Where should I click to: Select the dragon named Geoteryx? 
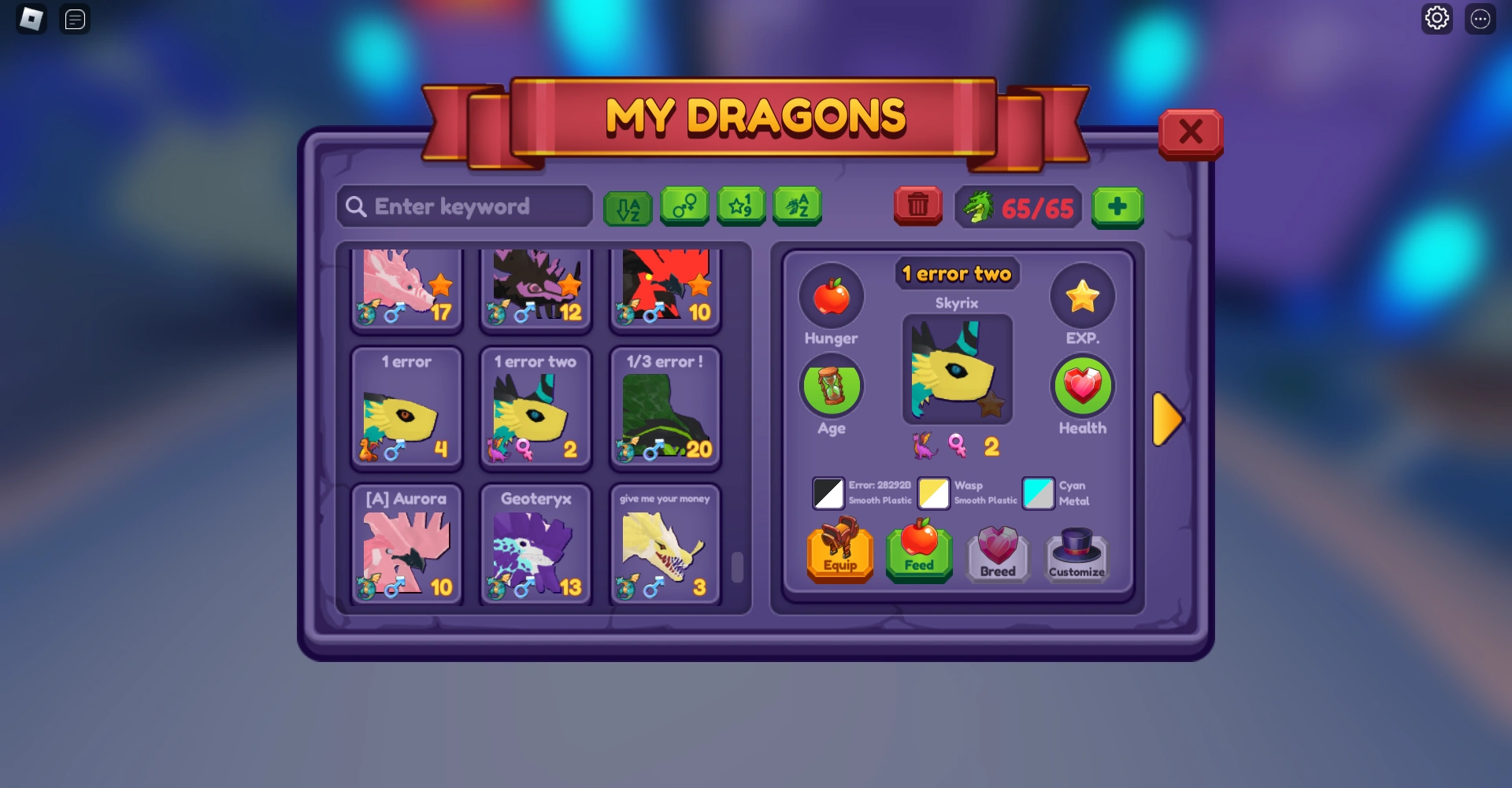535,543
